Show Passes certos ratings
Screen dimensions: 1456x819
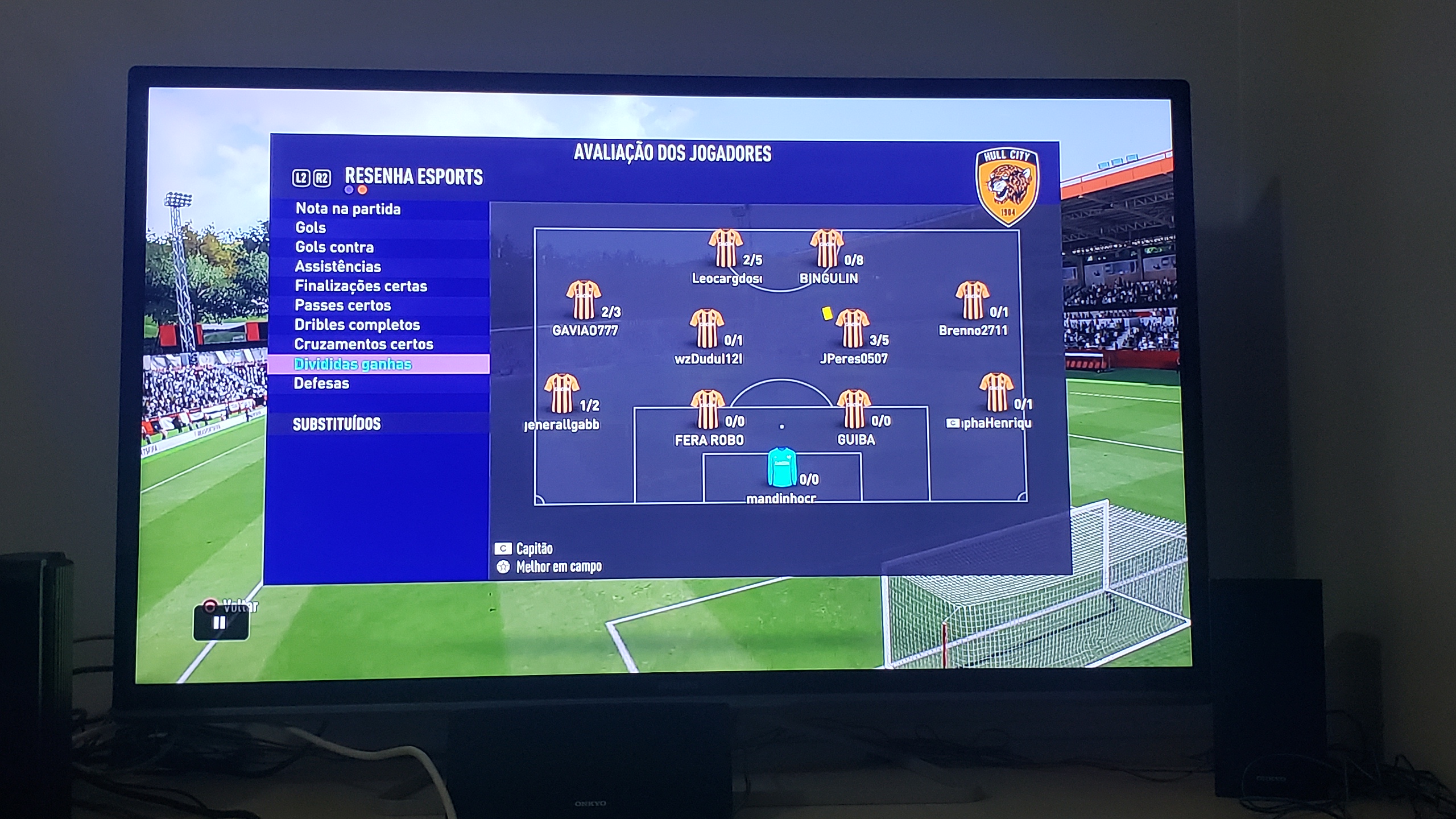(x=343, y=305)
